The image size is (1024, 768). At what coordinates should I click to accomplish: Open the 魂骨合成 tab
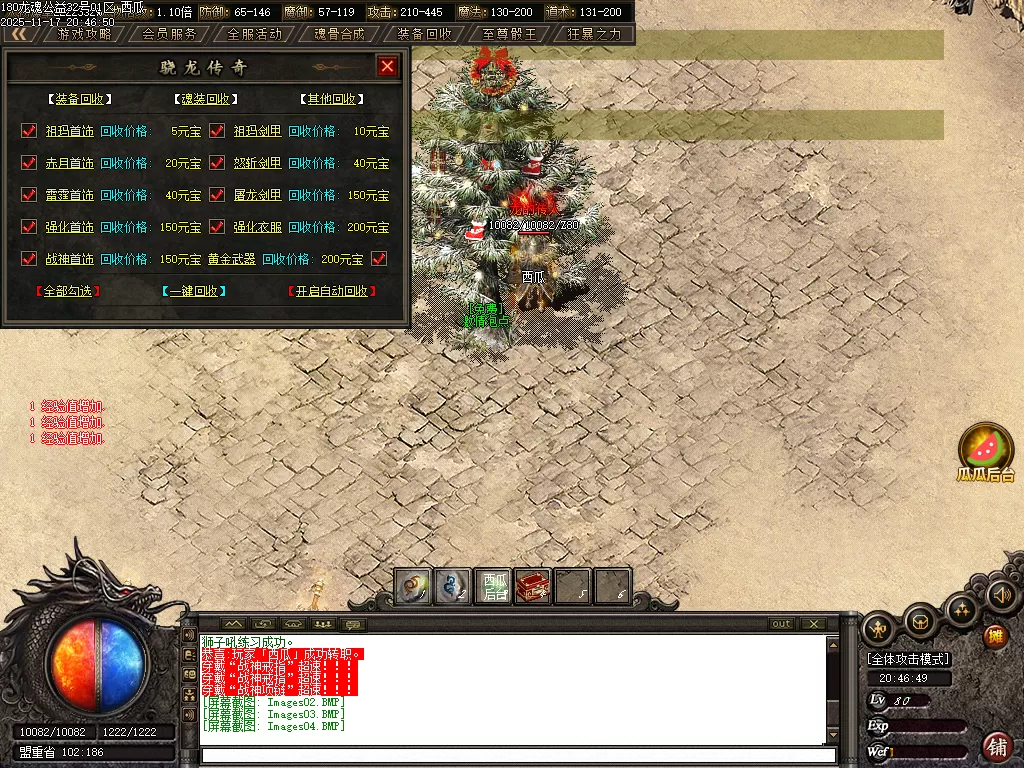(x=339, y=33)
